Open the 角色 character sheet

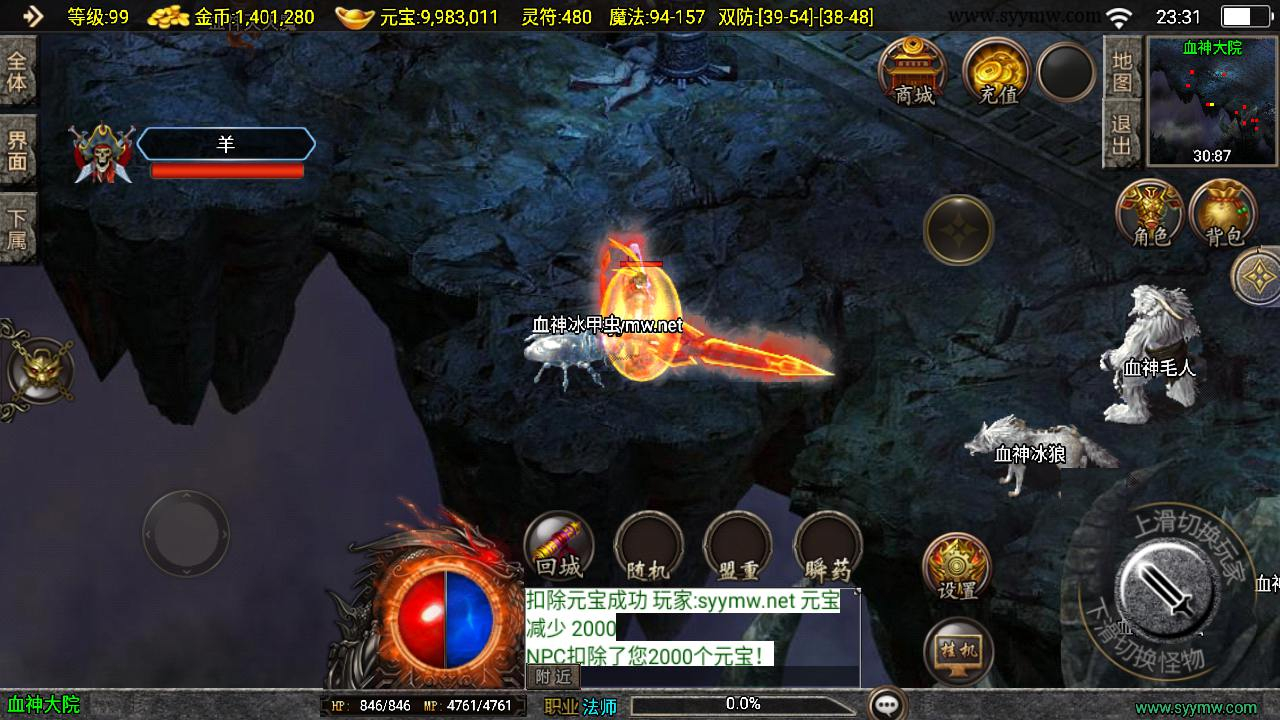[x=1150, y=212]
